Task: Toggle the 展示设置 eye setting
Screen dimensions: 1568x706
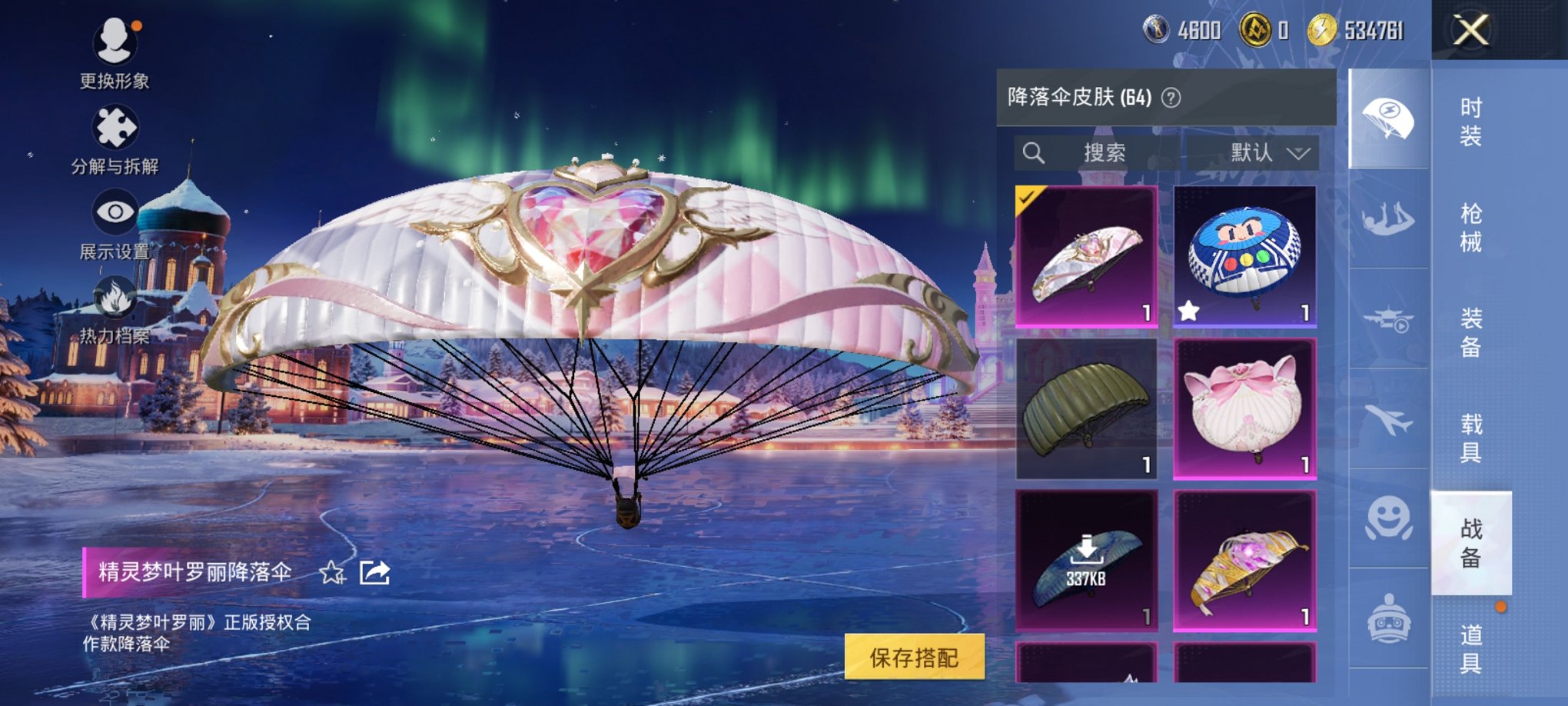Action: tap(114, 209)
